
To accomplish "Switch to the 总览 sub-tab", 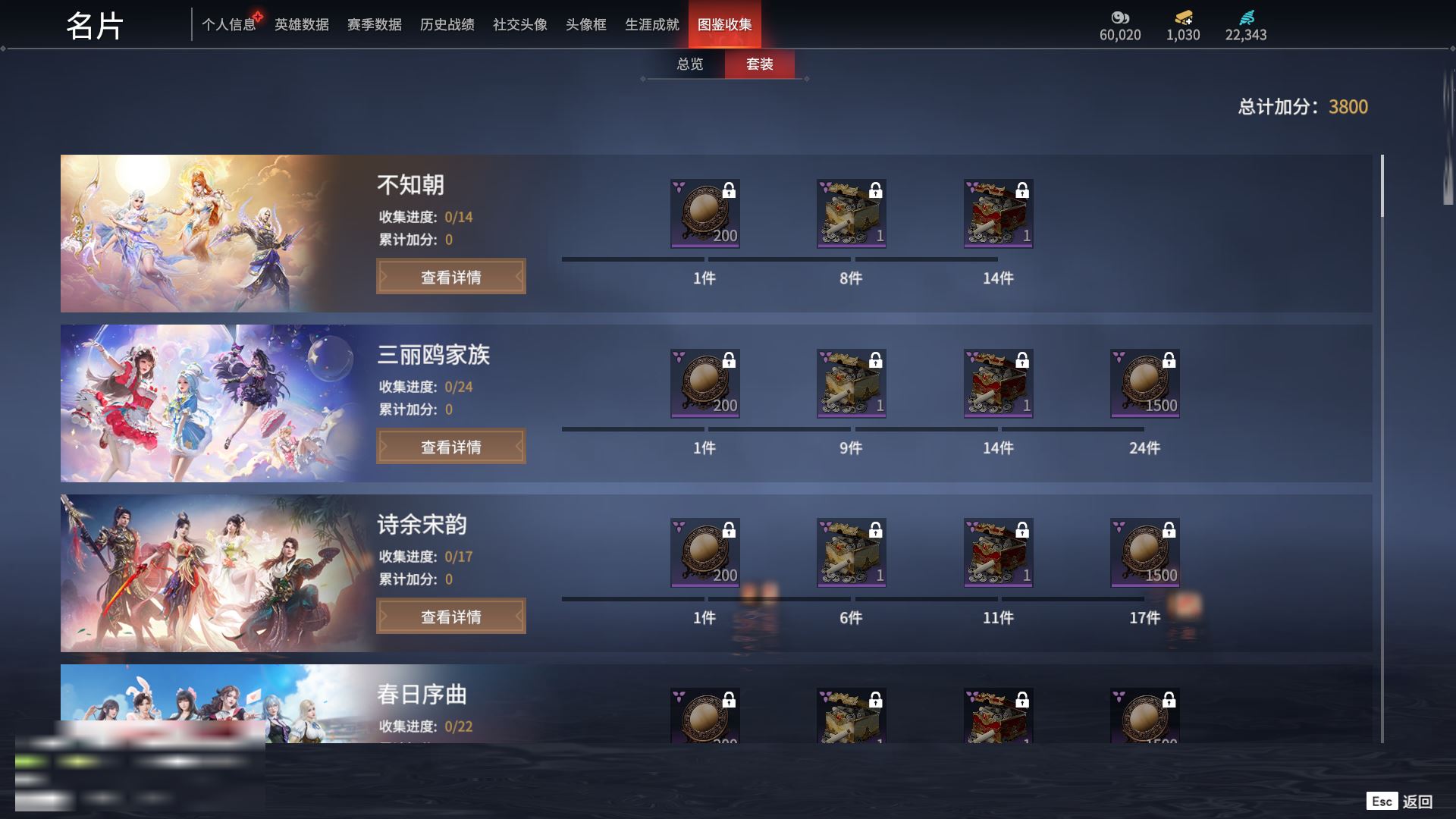I will [x=689, y=64].
